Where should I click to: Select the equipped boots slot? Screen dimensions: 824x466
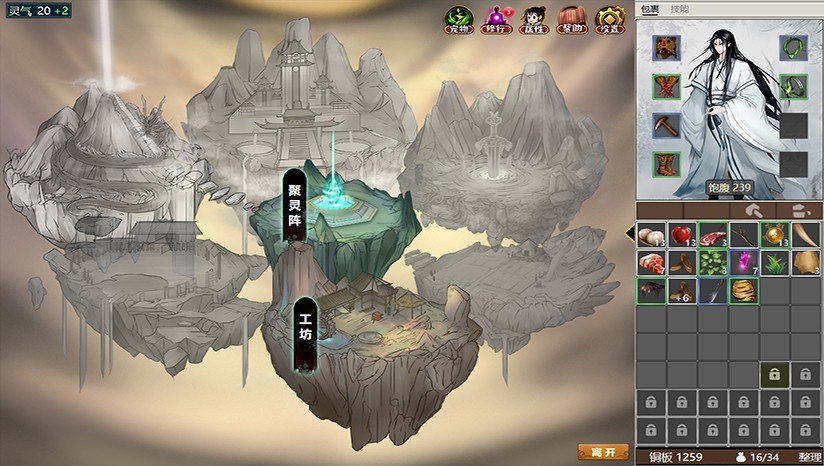(667, 163)
